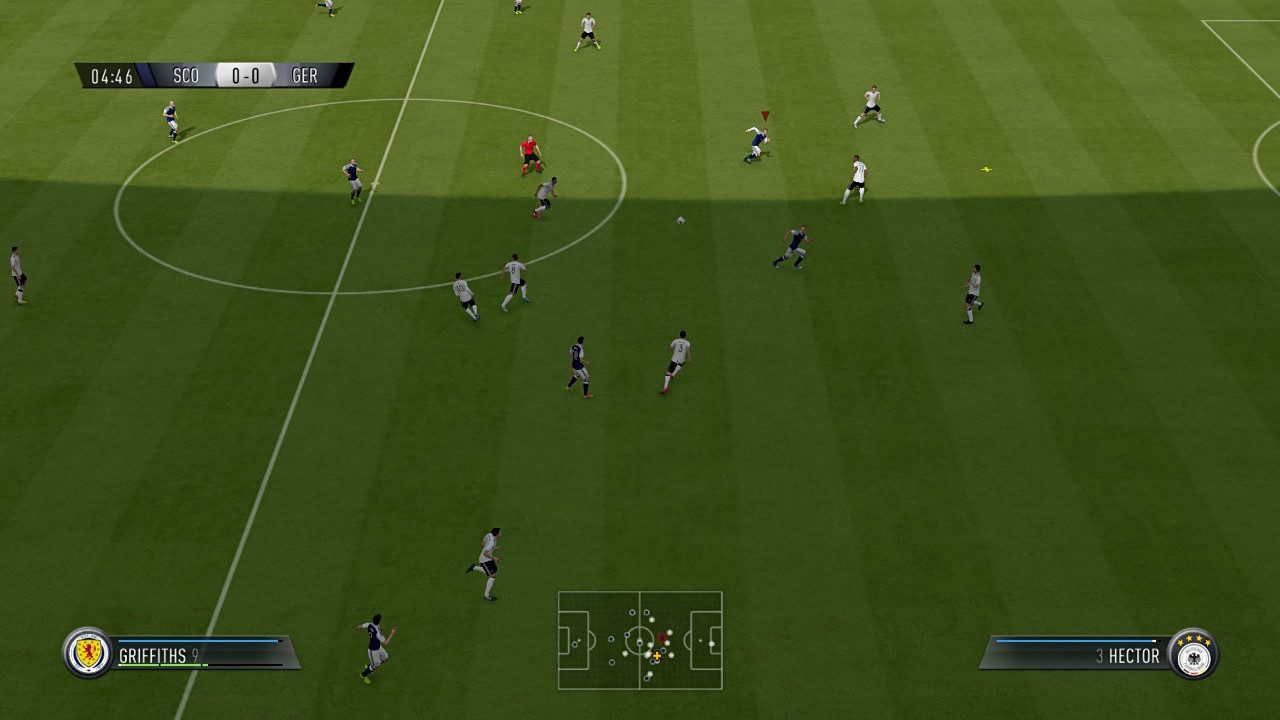Select the SCO team label on the scoreboard
The image size is (1280, 720).
tap(185, 74)
